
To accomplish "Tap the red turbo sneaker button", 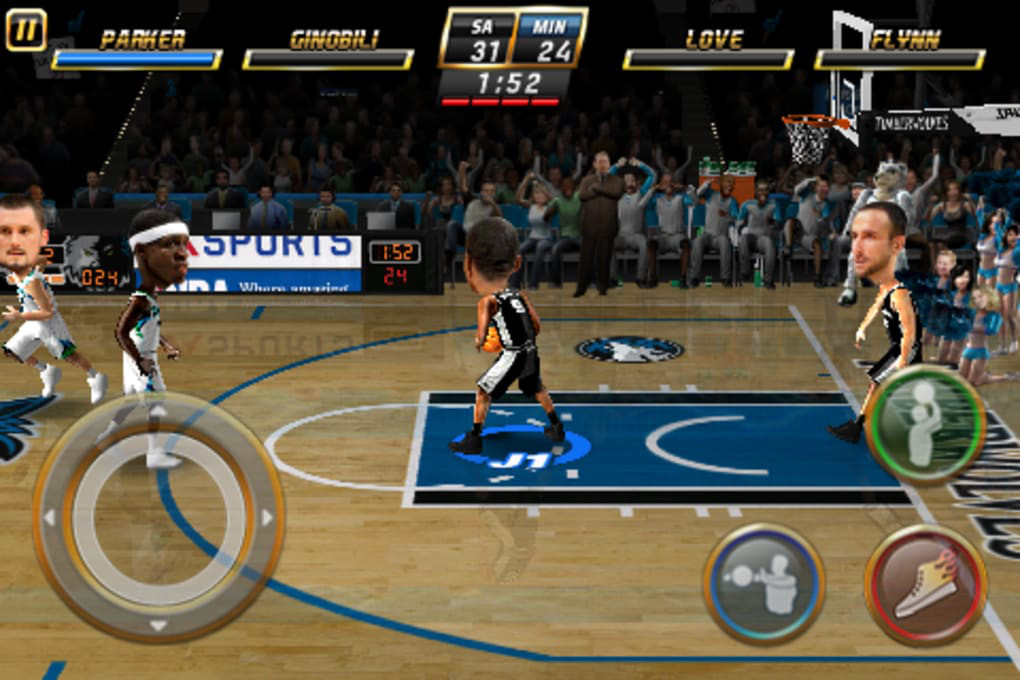I will click(x=925, y=584).
